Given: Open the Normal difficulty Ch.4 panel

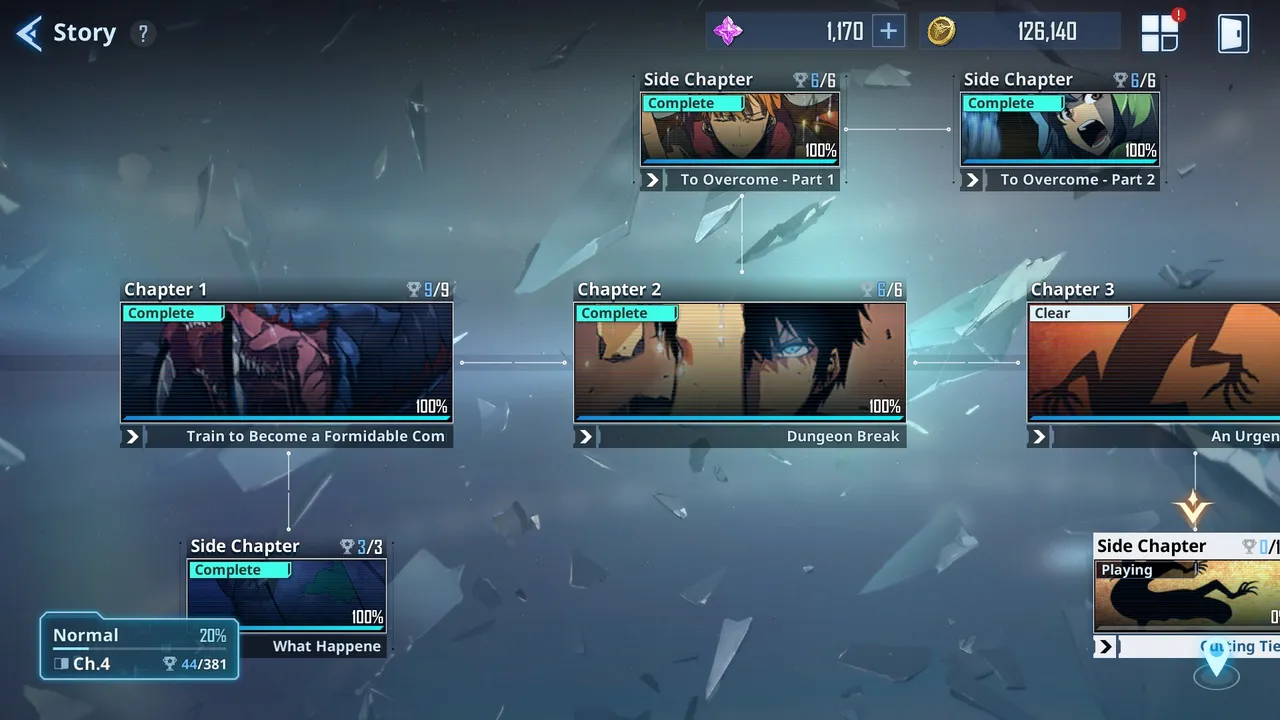Looking at the screenshot, I should tap(139, 648).
